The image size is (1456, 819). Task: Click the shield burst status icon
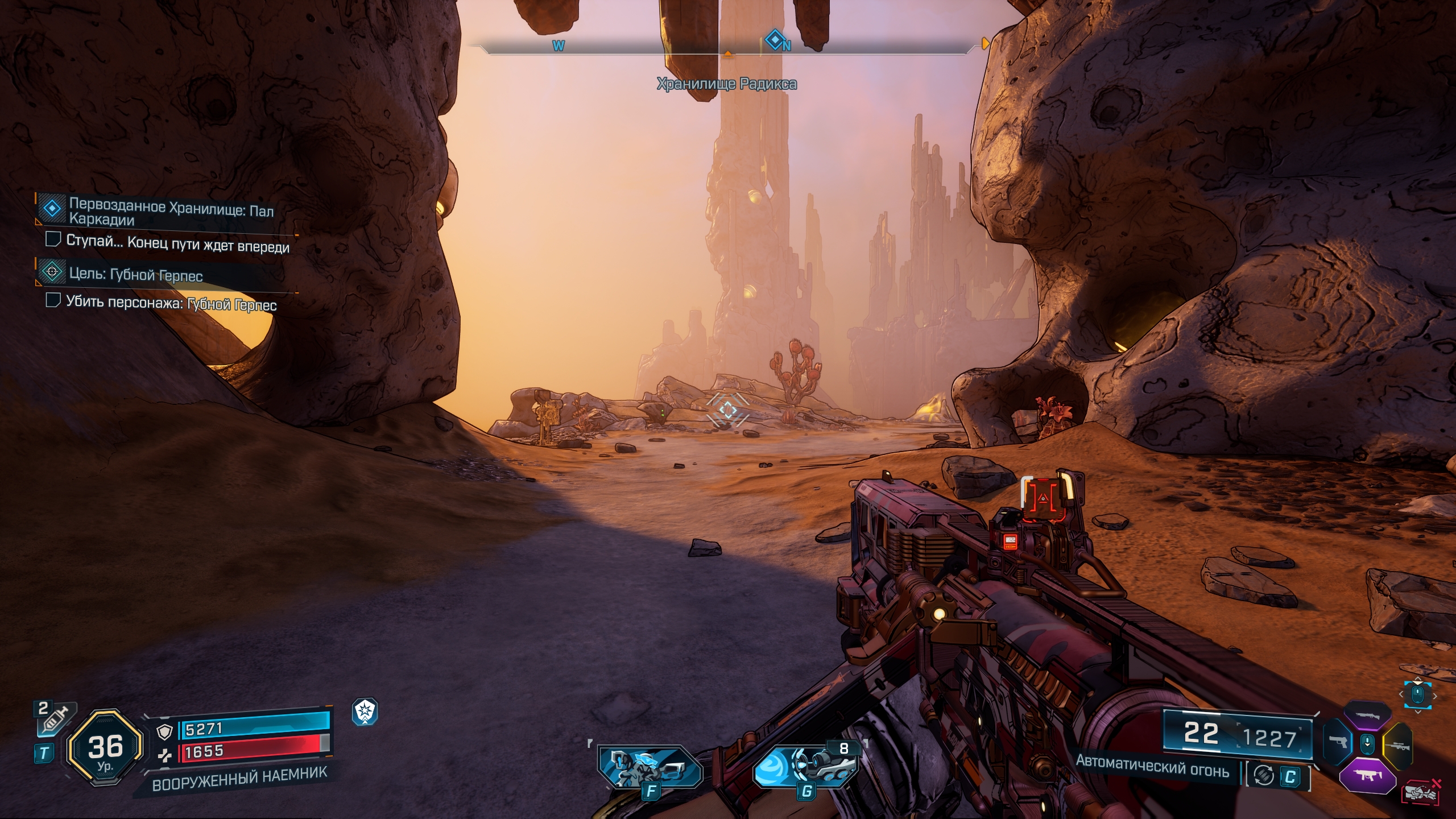pos(365,712)
